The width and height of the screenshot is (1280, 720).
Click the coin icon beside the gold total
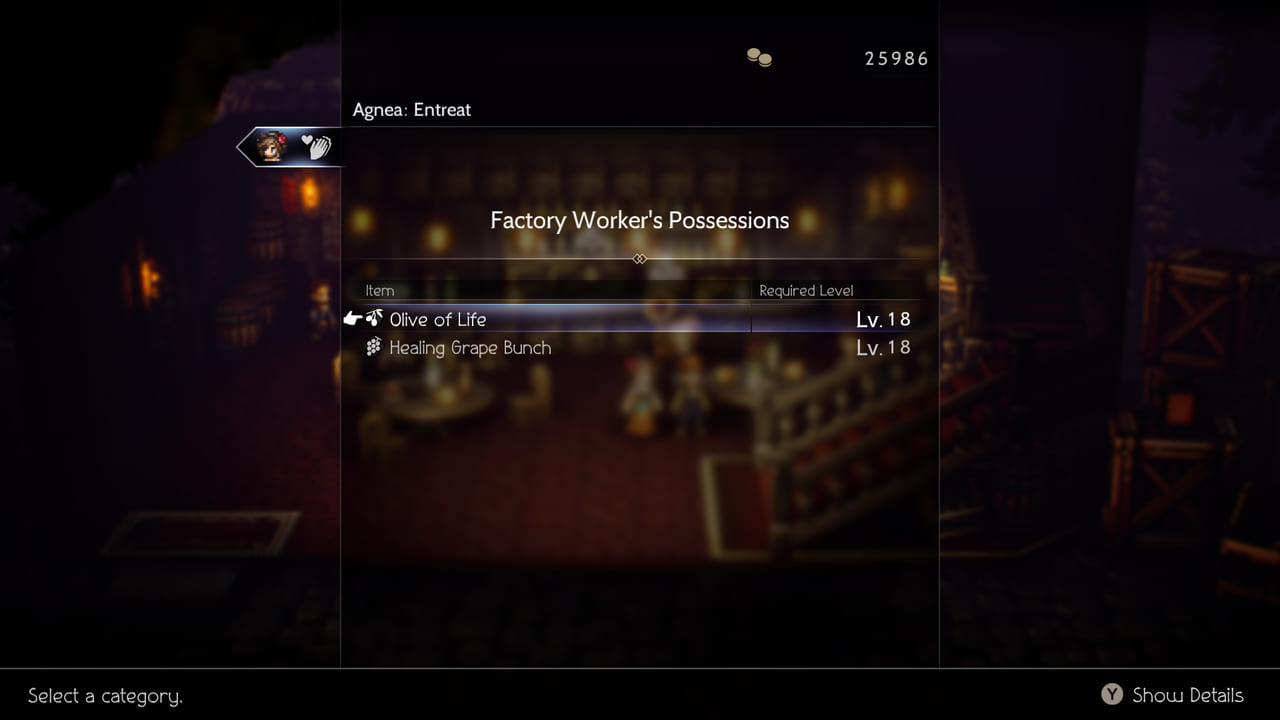(x=758, y=57)
